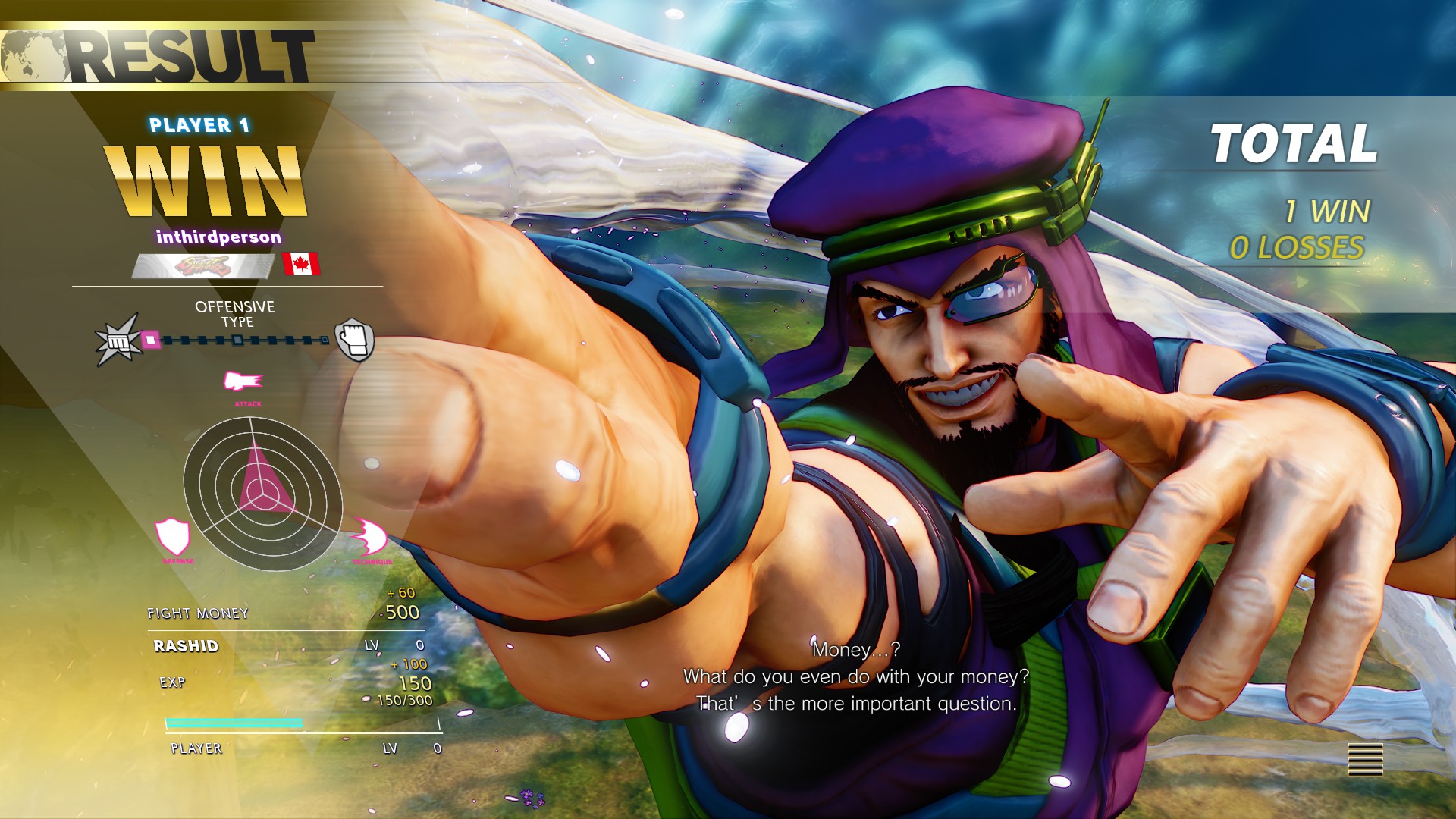Click the pink Attack fist icon
Viewport: 1456px width, 819px height.
(x=243, y=381)
